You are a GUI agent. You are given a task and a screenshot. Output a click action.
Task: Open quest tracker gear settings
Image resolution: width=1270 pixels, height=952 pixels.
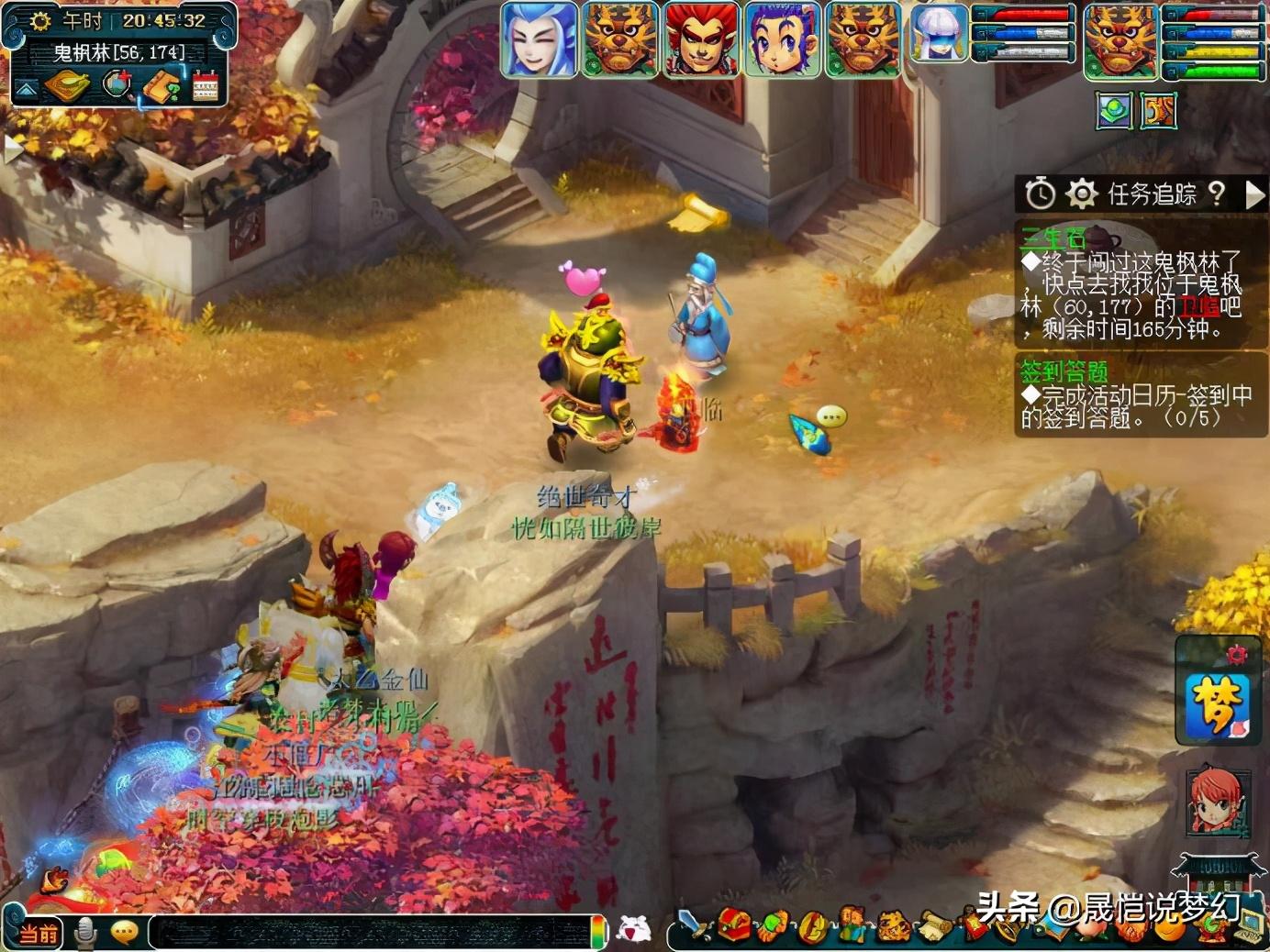point(1082,194)
